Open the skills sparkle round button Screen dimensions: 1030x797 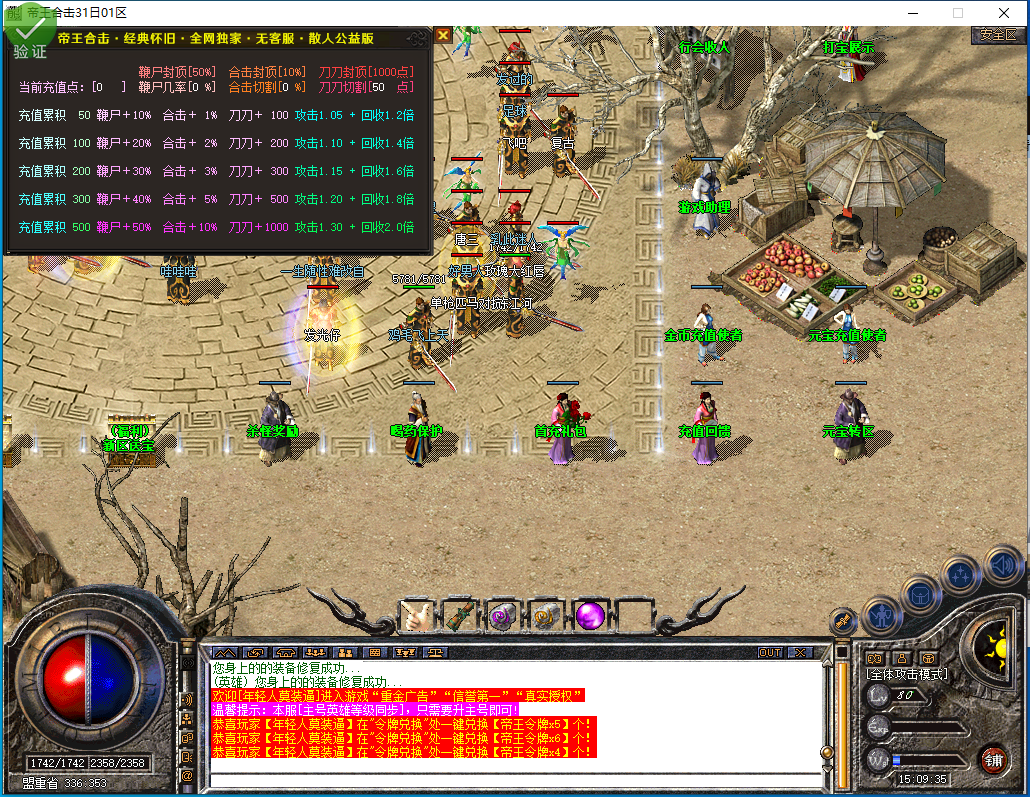(960, 575)
